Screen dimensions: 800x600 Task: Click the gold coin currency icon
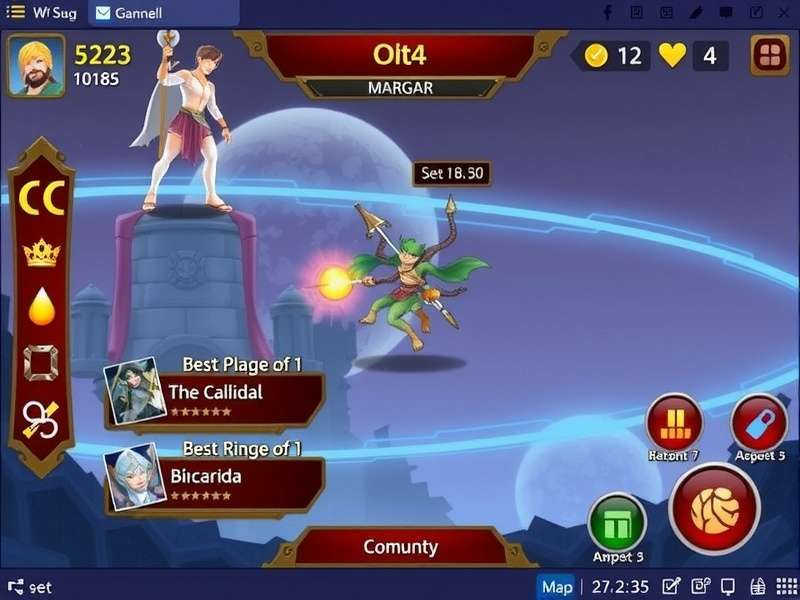tap(596, 56)
